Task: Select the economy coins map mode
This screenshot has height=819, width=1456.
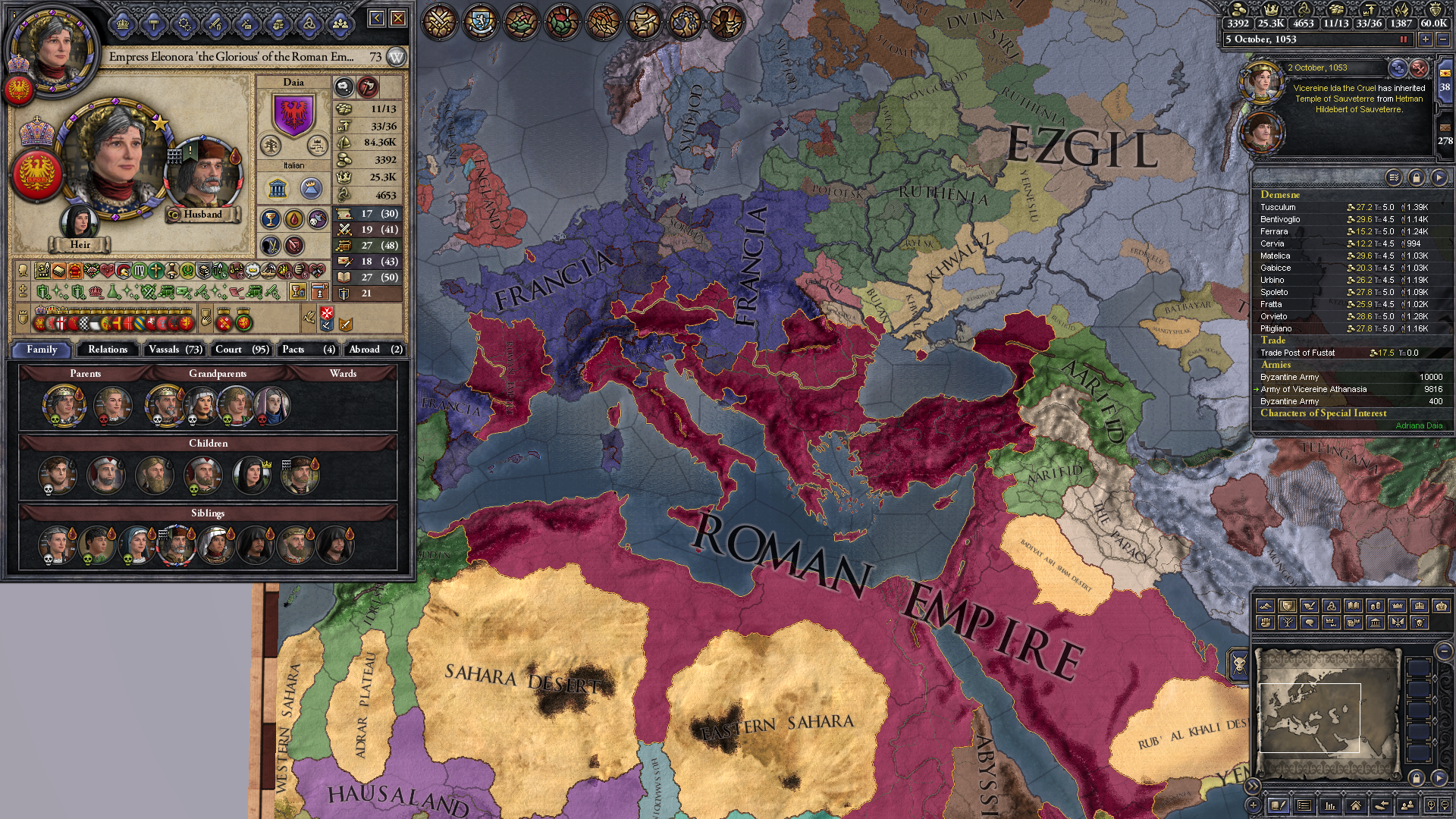Action: (1376, 606)
